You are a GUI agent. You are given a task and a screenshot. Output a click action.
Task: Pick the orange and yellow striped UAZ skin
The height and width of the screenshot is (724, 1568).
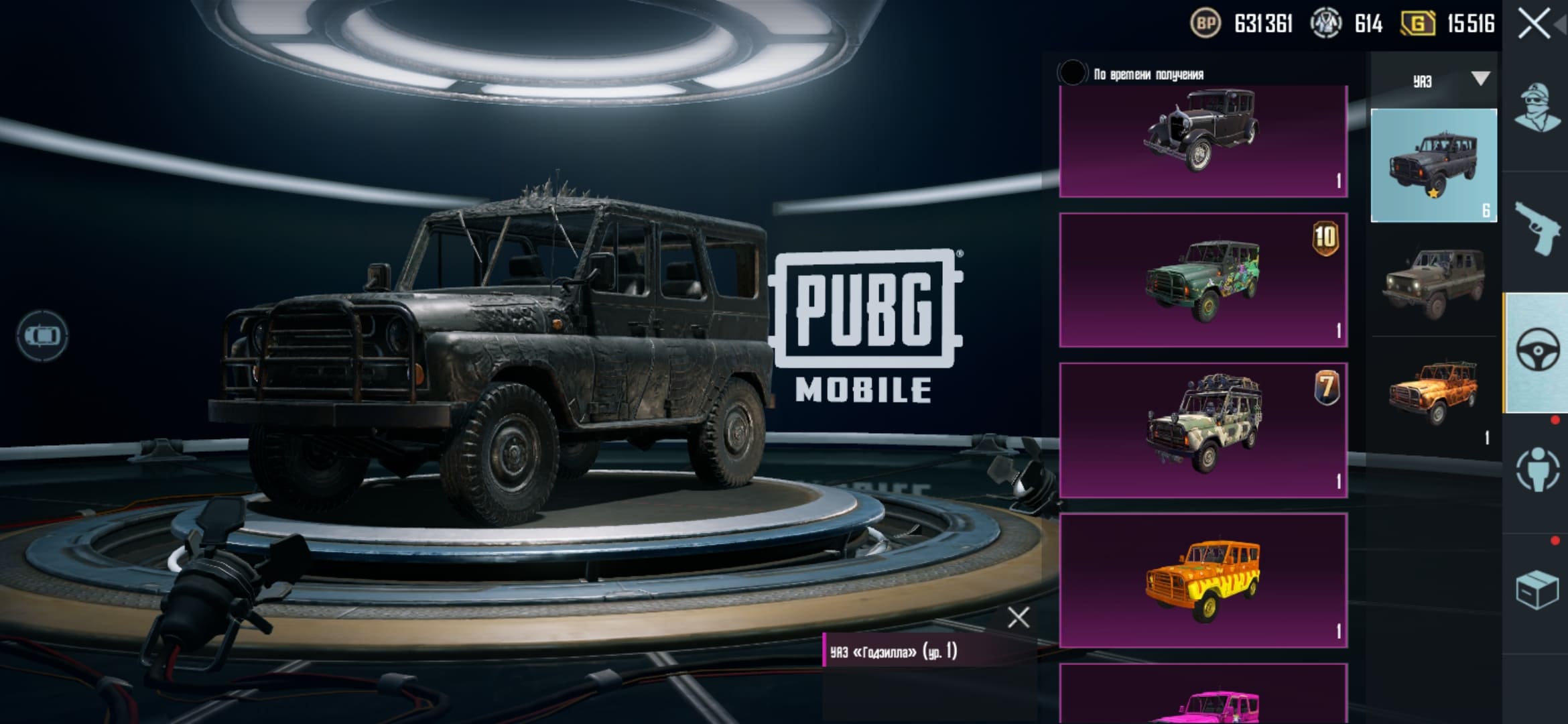pos(1203,580)
